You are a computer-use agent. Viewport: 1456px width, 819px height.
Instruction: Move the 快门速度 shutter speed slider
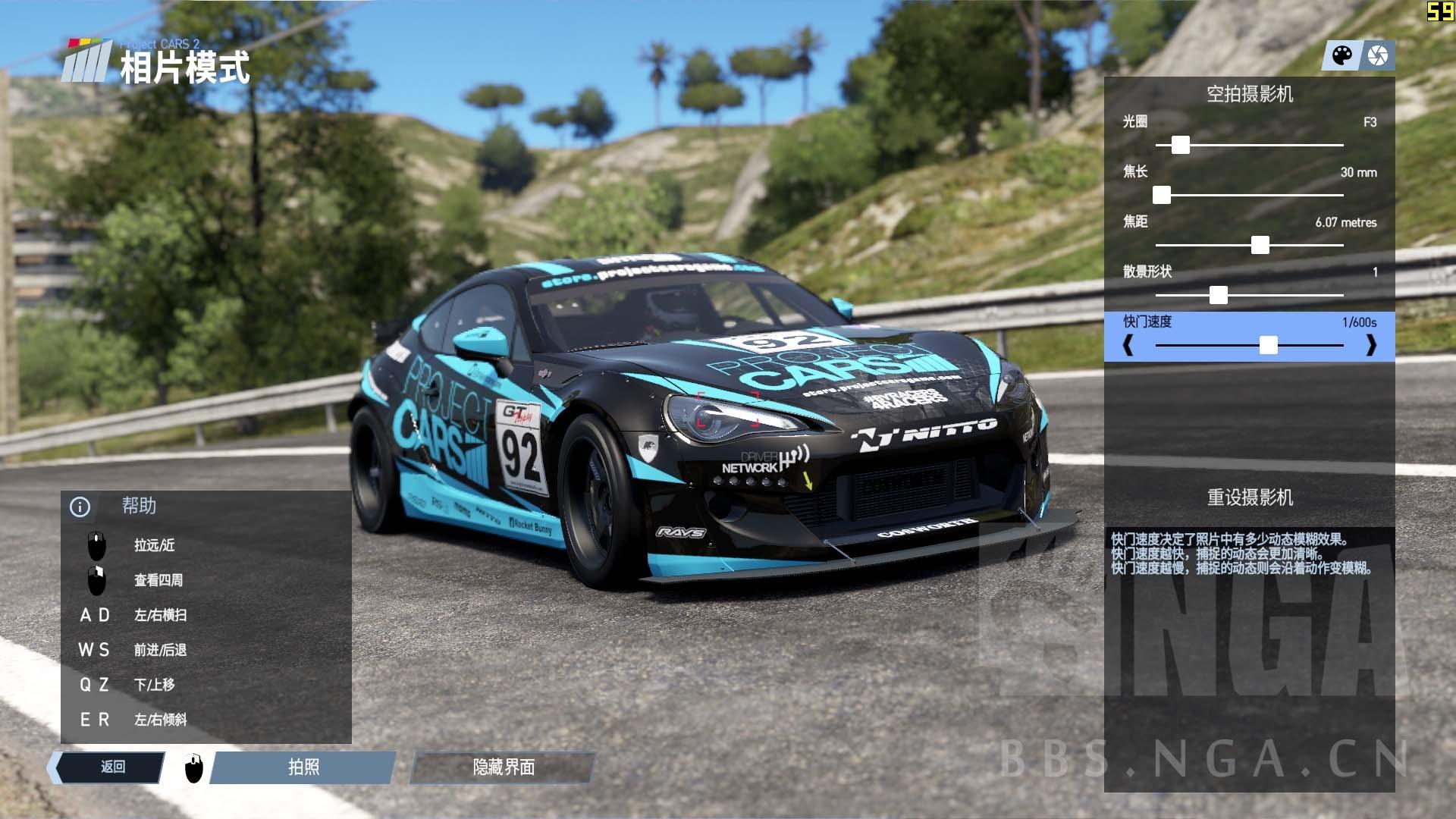(x=1268, y=346)
